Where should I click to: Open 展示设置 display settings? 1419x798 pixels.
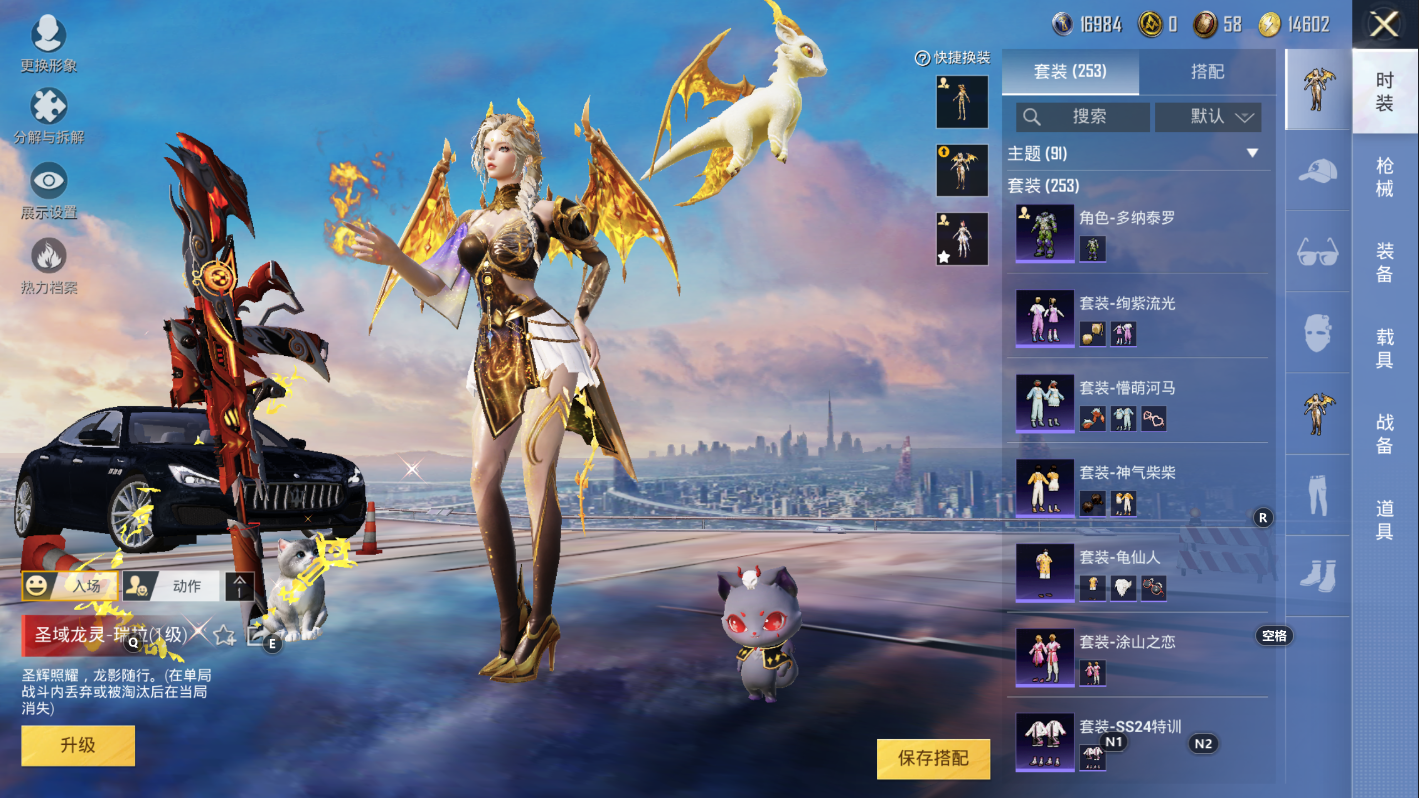[x=48, y=190]
